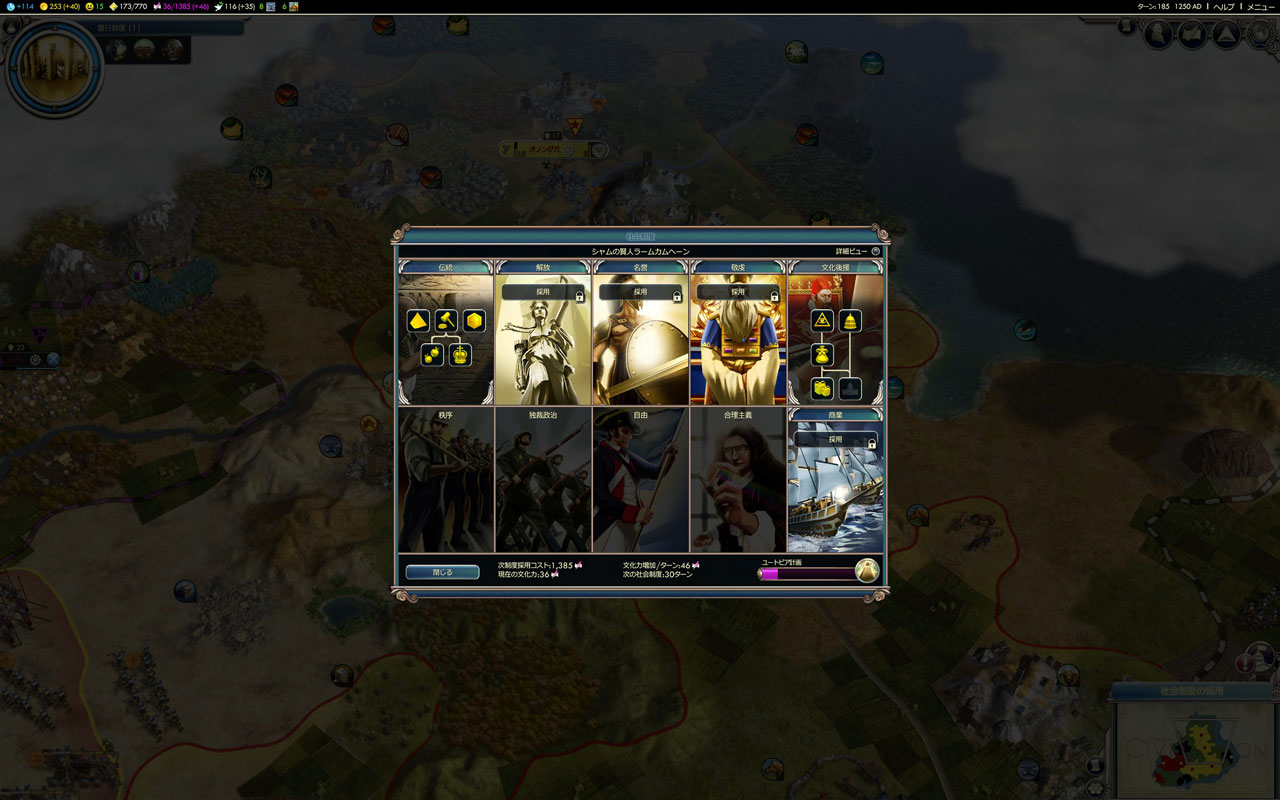Adopt the Piety (敬虔) policy branch
Screen dimensions: 1280x800
click(737, 293)
